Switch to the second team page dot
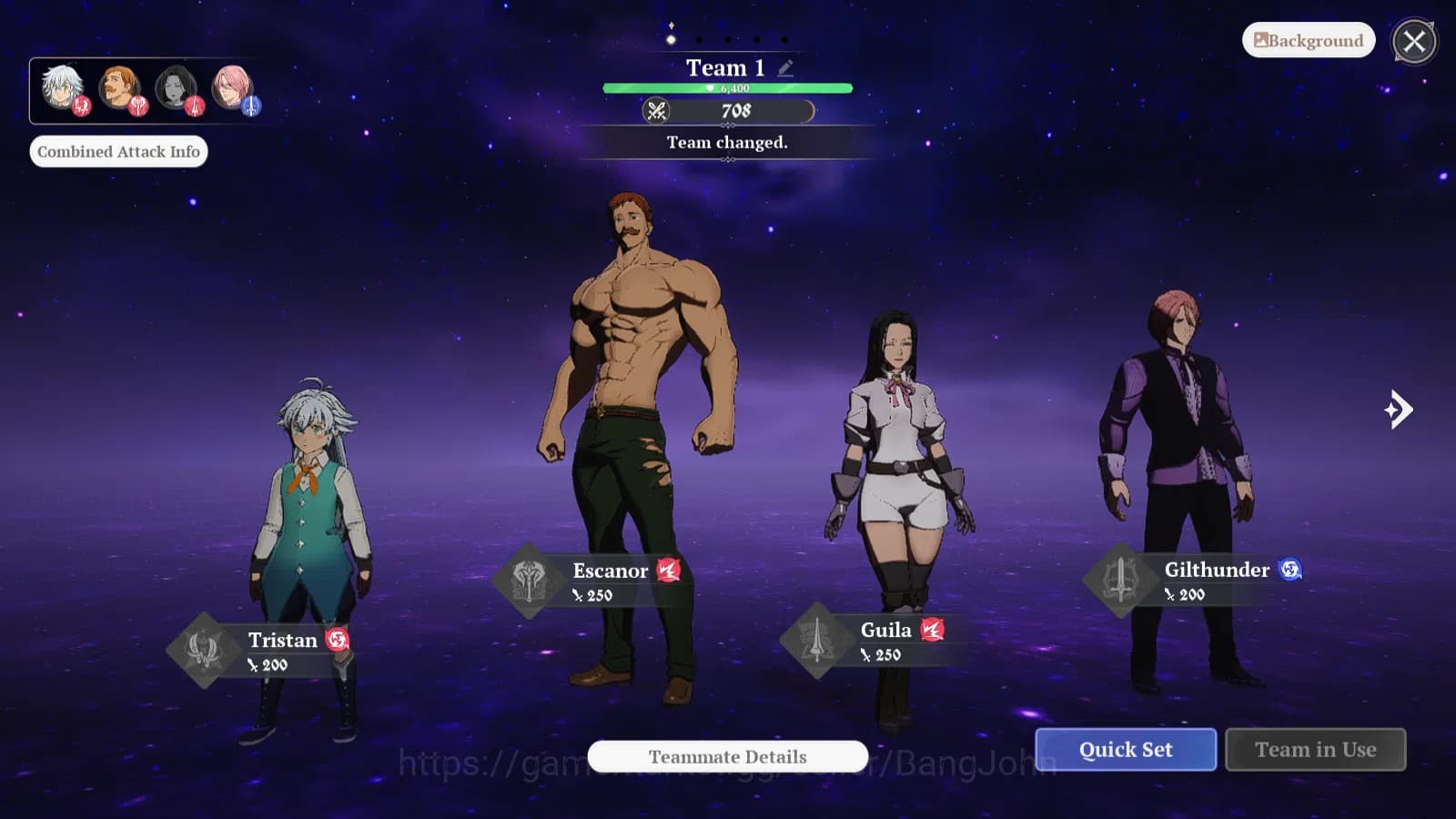The image size is (1456, 819). coord(699,39)
